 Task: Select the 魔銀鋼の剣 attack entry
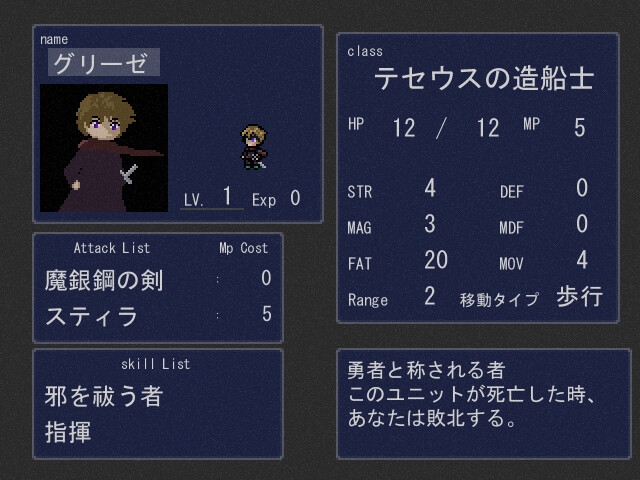click(104, 279)
